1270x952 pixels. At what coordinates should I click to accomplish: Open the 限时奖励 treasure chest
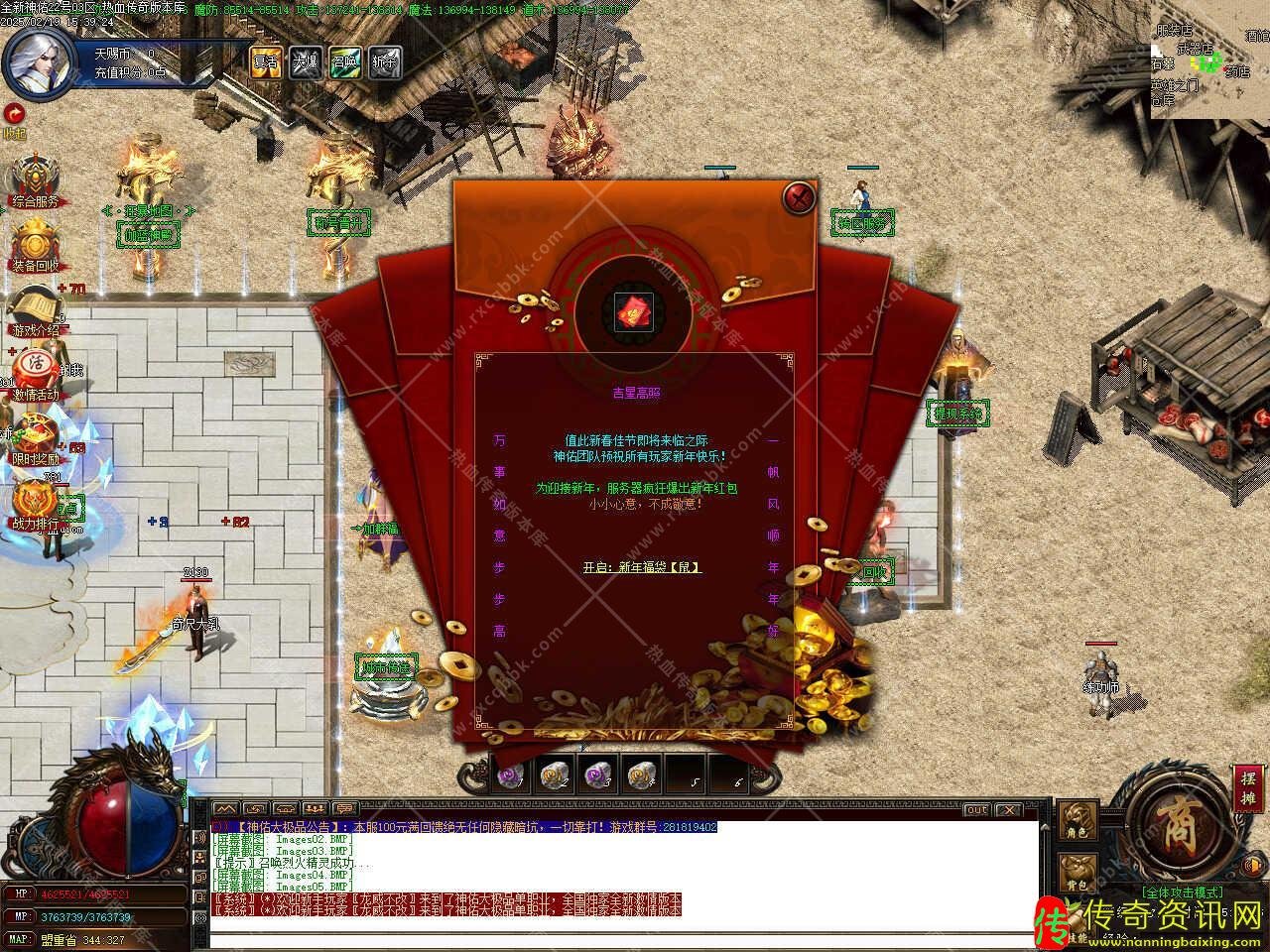[35, 438]
